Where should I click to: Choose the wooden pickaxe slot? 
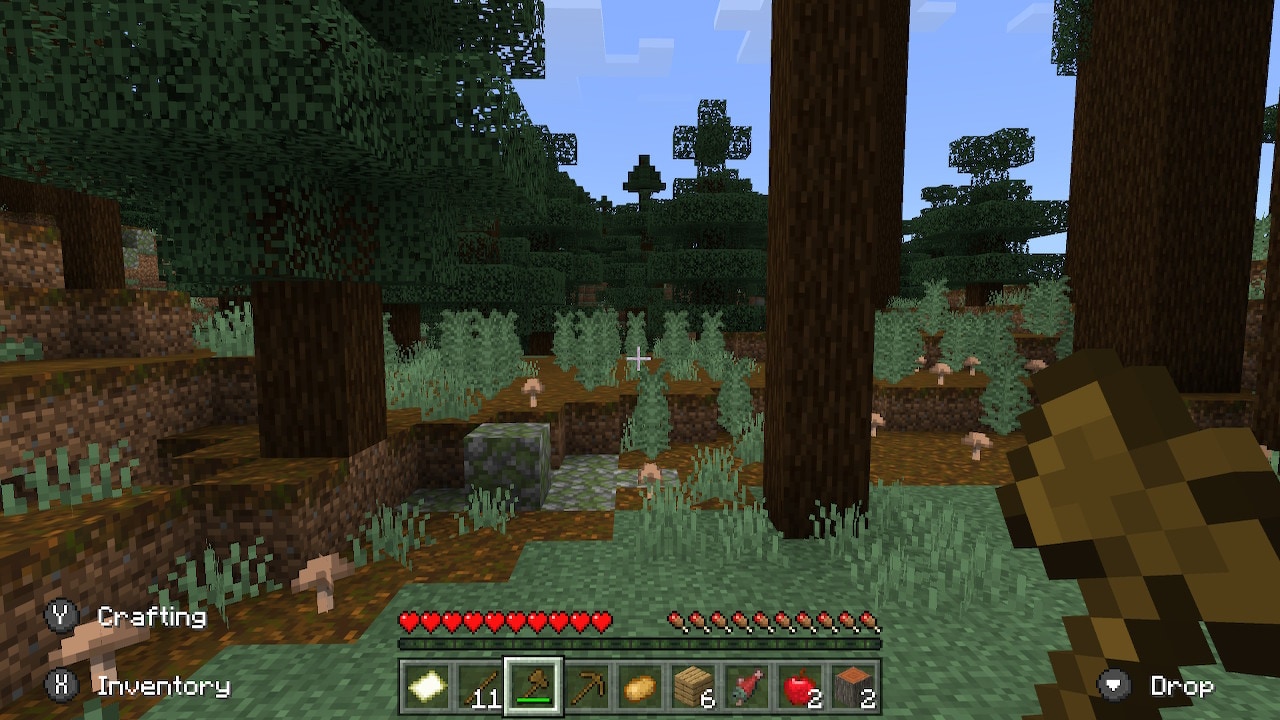pos(586,687)
